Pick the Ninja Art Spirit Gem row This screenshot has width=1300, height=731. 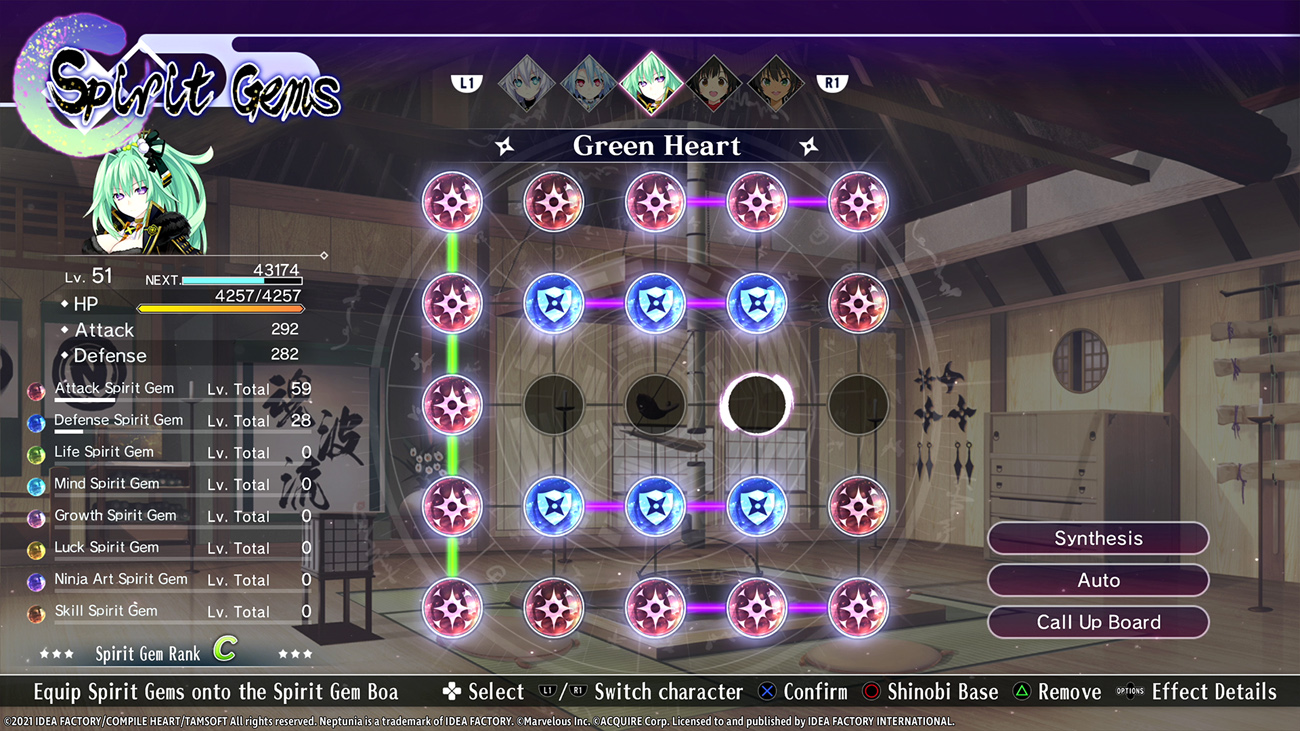(170, 580)
